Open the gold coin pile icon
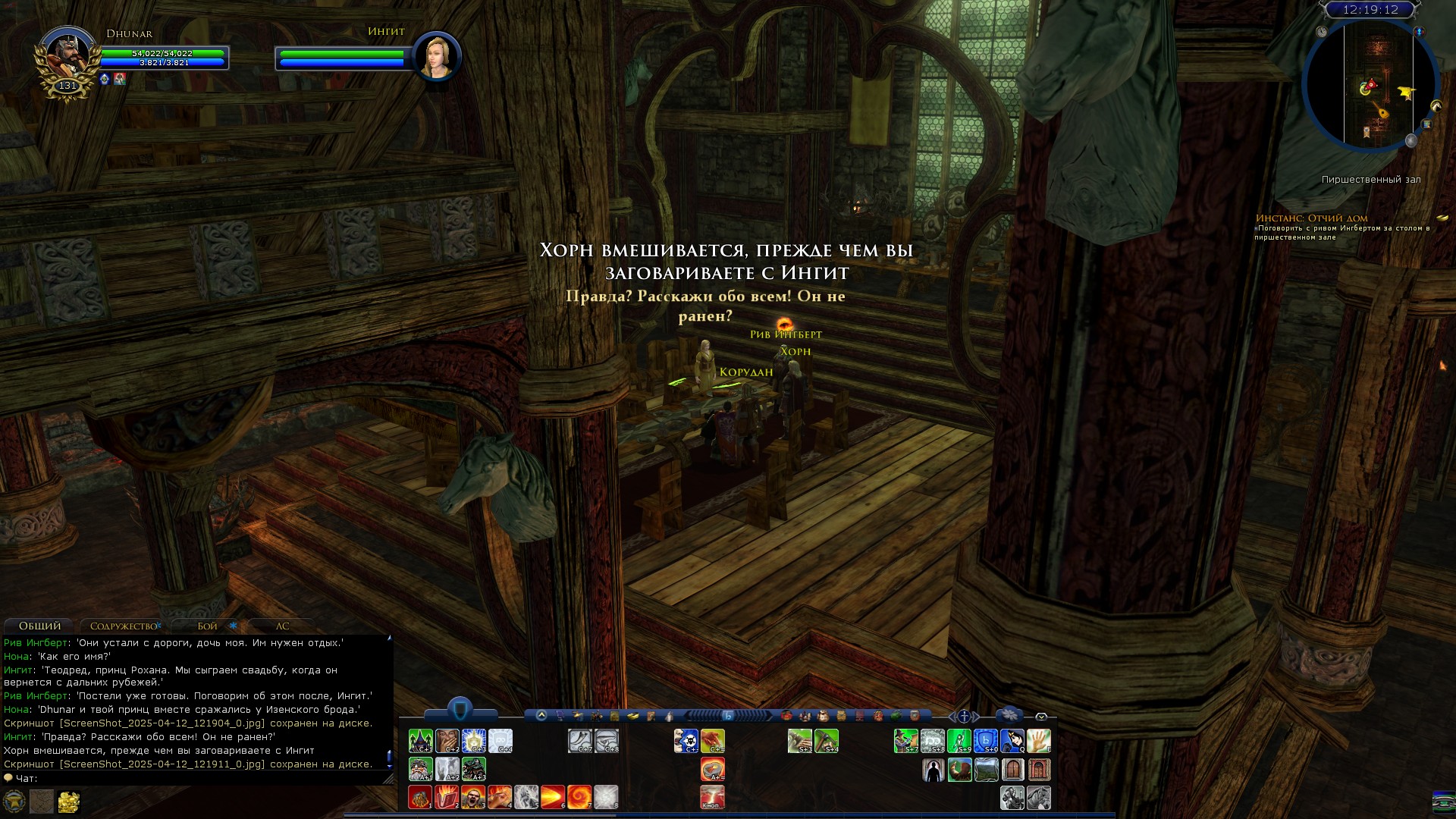Screen dimensions: 1456x819 coord(69,802)
